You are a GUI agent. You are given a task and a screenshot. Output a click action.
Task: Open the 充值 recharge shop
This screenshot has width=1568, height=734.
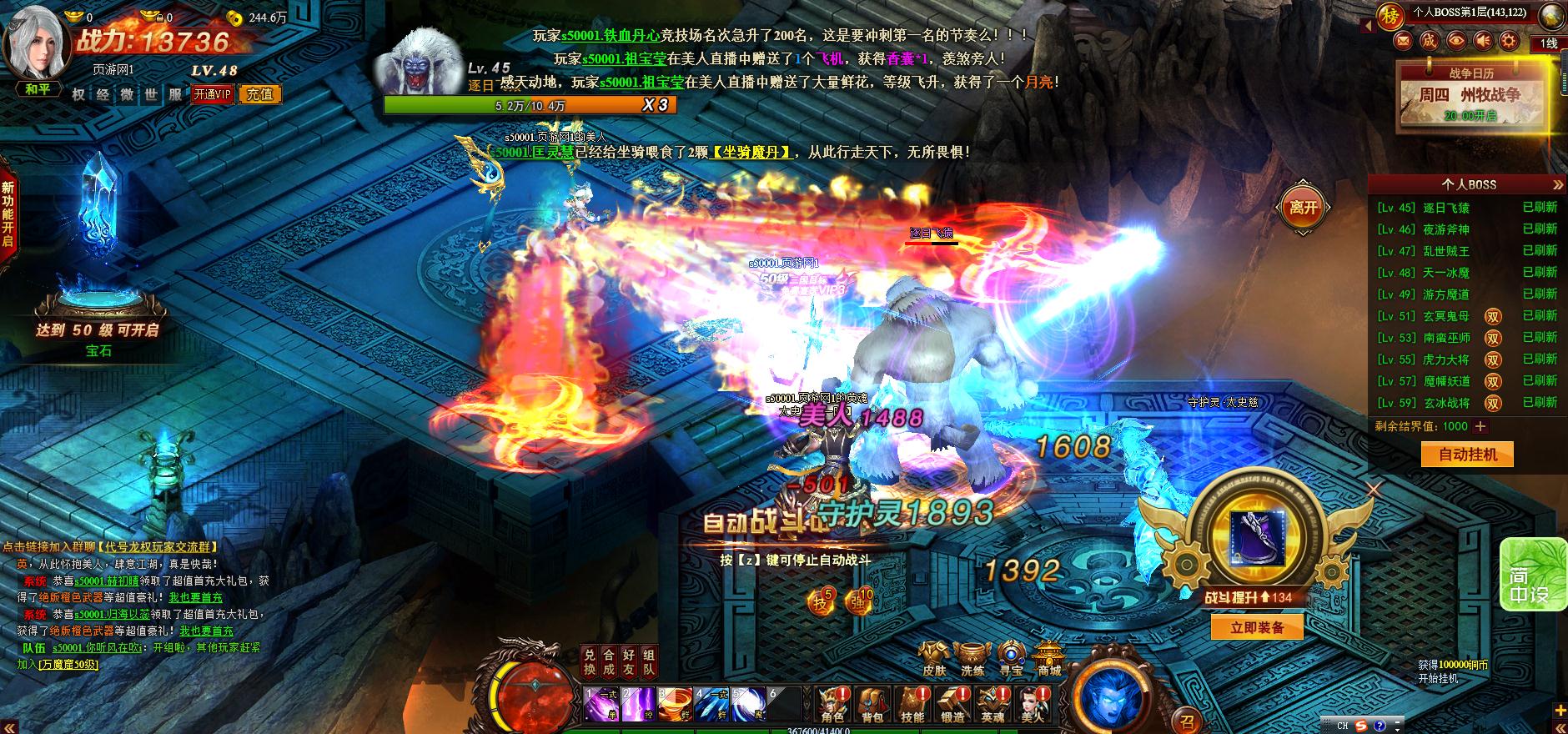click(259, 94)
